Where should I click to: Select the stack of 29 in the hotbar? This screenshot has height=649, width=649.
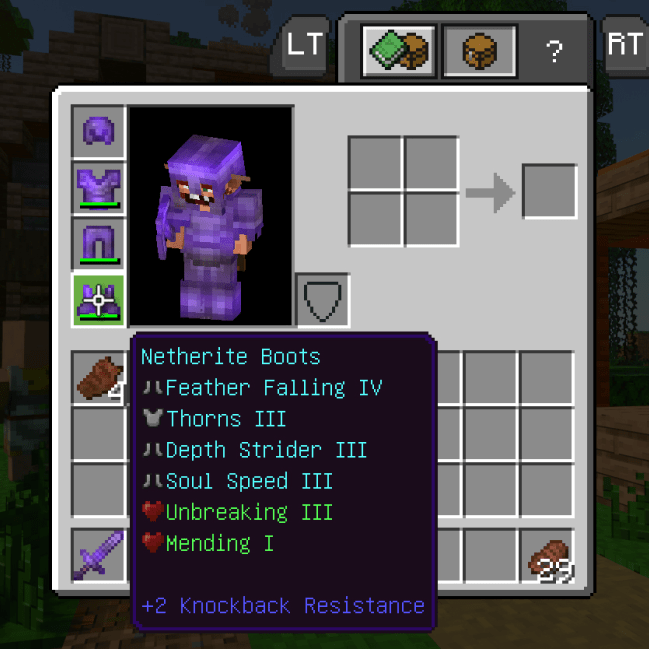(546, 555)
